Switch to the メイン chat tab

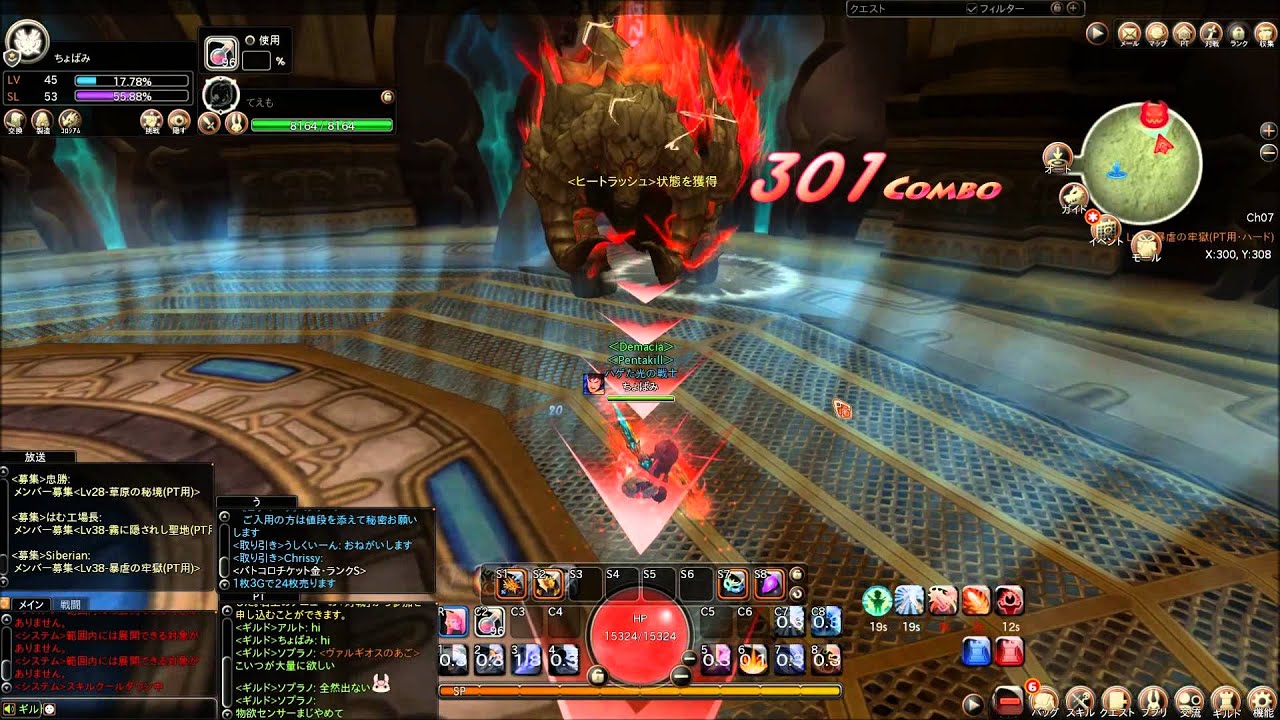click(x=30, y=604)
